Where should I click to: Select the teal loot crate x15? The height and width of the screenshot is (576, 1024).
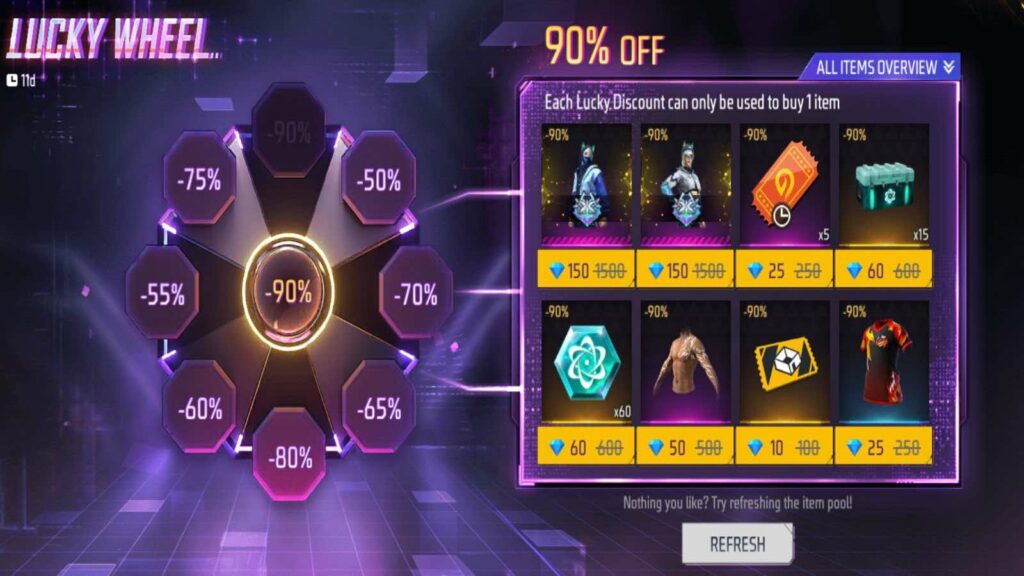[x=884, y=186]
